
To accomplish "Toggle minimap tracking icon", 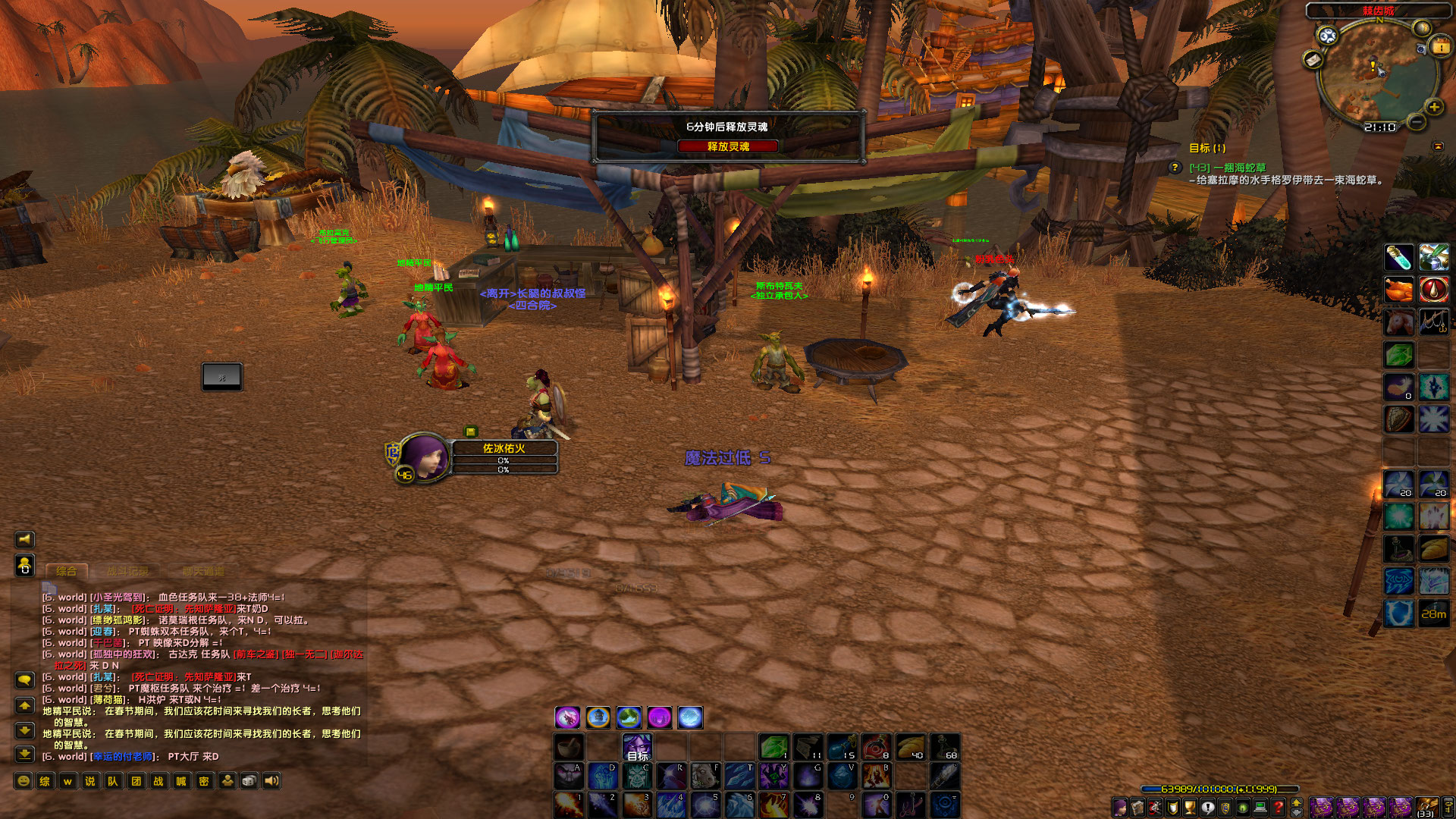I will pyautogui.click(x=1327, y=36).
